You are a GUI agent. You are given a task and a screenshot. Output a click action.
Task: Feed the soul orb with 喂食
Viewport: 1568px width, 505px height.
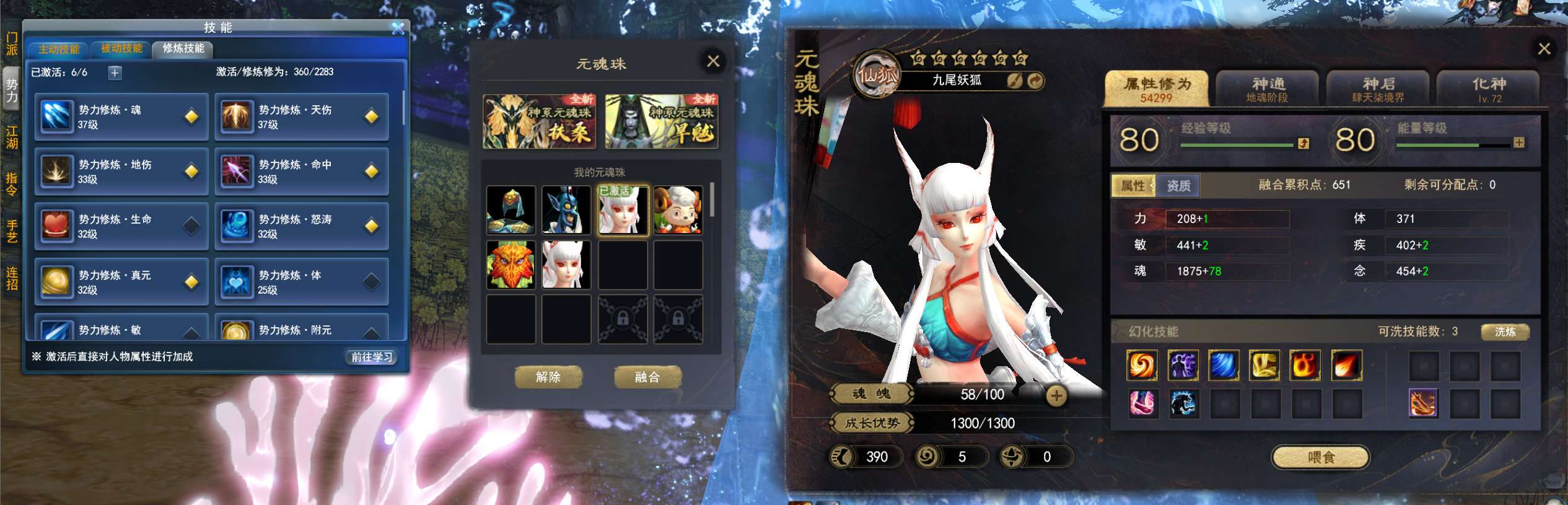point(1320,457)
